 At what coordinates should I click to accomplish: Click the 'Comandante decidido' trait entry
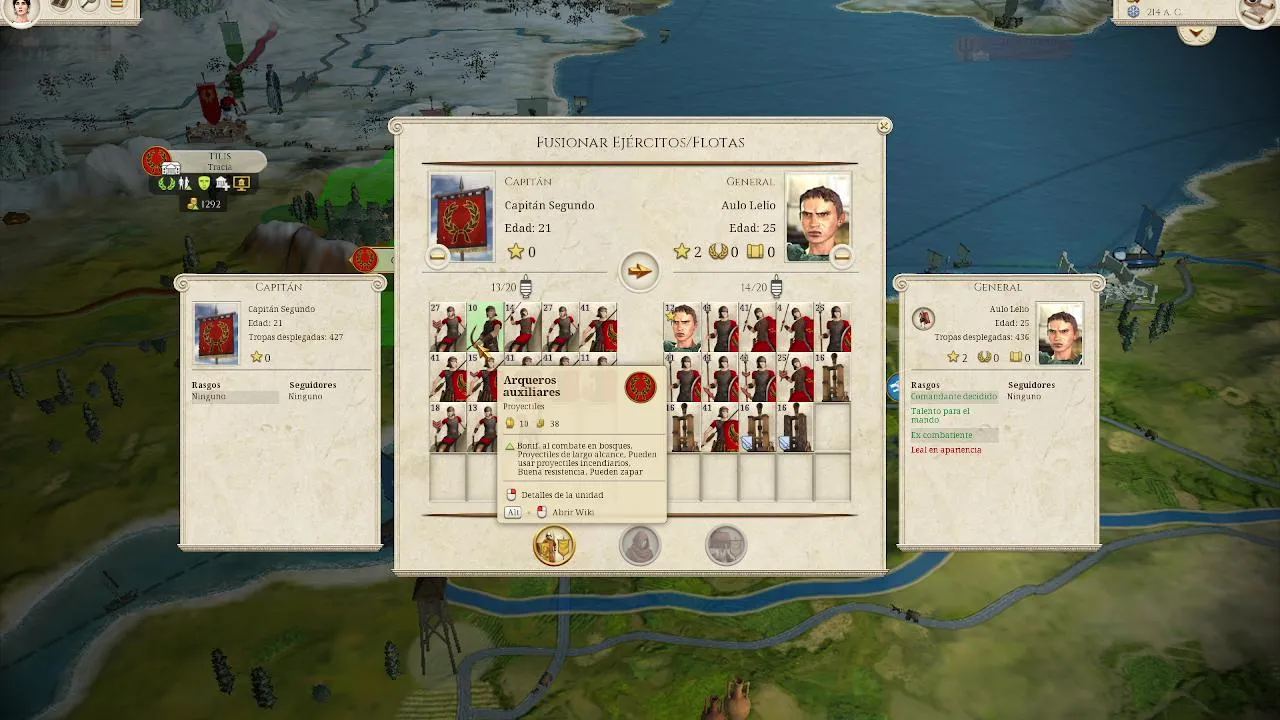[953, 397]
